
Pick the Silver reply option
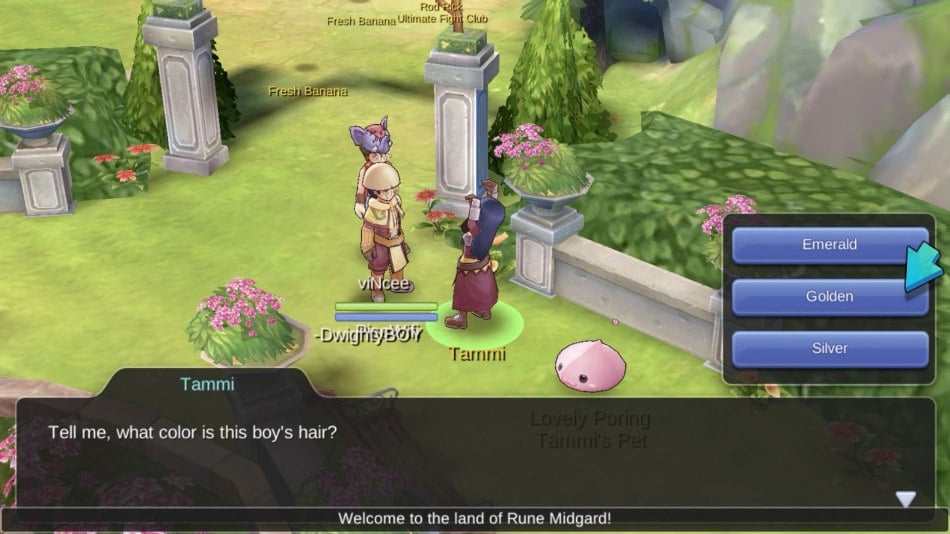point(829,349)
